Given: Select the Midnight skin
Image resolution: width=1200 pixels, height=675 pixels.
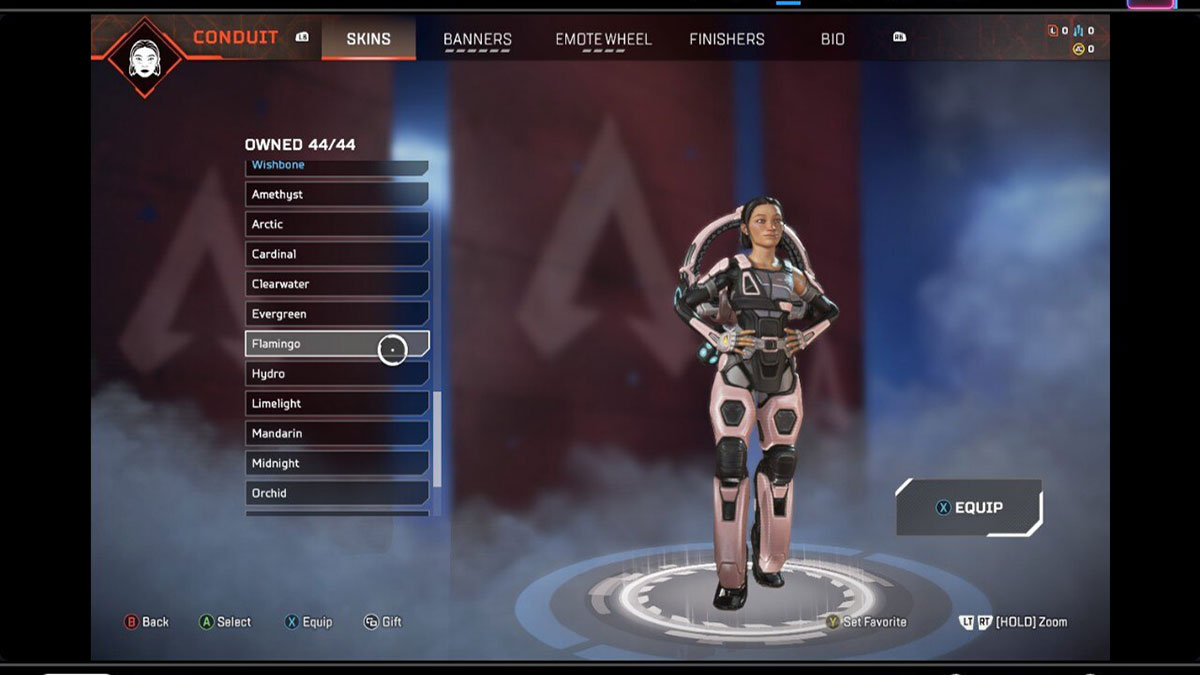Looking at the screenshot, I should (x=336, y=463).
